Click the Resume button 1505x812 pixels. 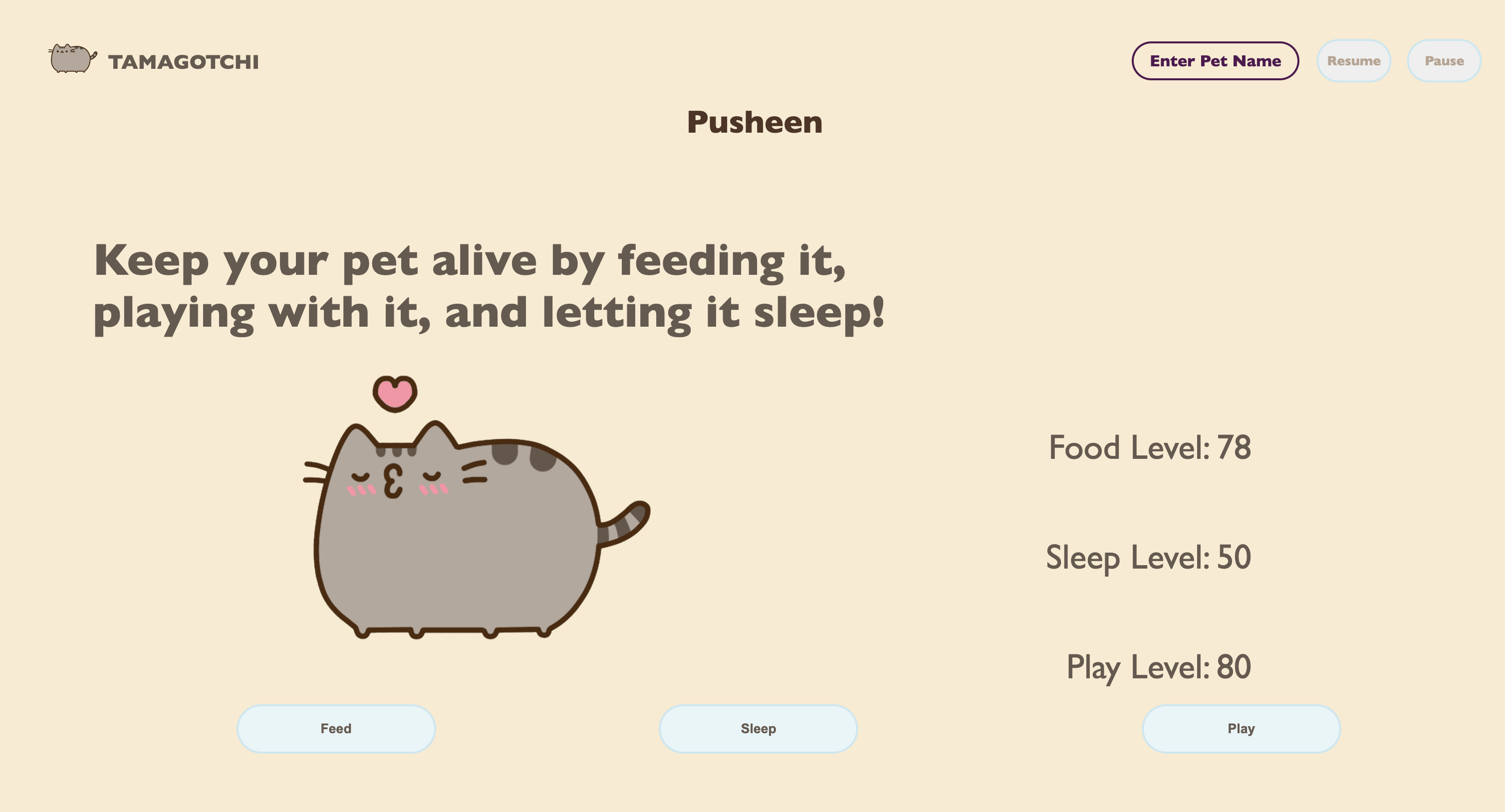1354,60
